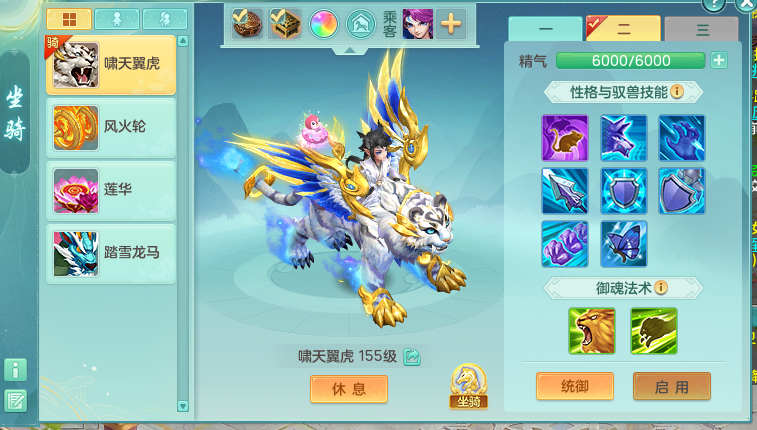Close the mount window
This screenshot has width=757, height=430.
[x=745, y=5]
